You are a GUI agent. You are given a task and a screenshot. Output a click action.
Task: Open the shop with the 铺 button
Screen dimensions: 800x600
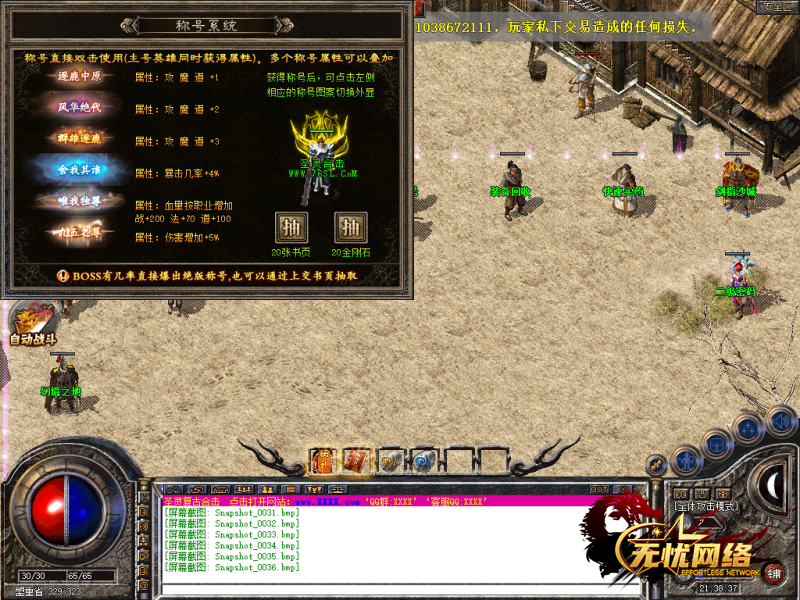pyautogui.click(x=774, y=574)
